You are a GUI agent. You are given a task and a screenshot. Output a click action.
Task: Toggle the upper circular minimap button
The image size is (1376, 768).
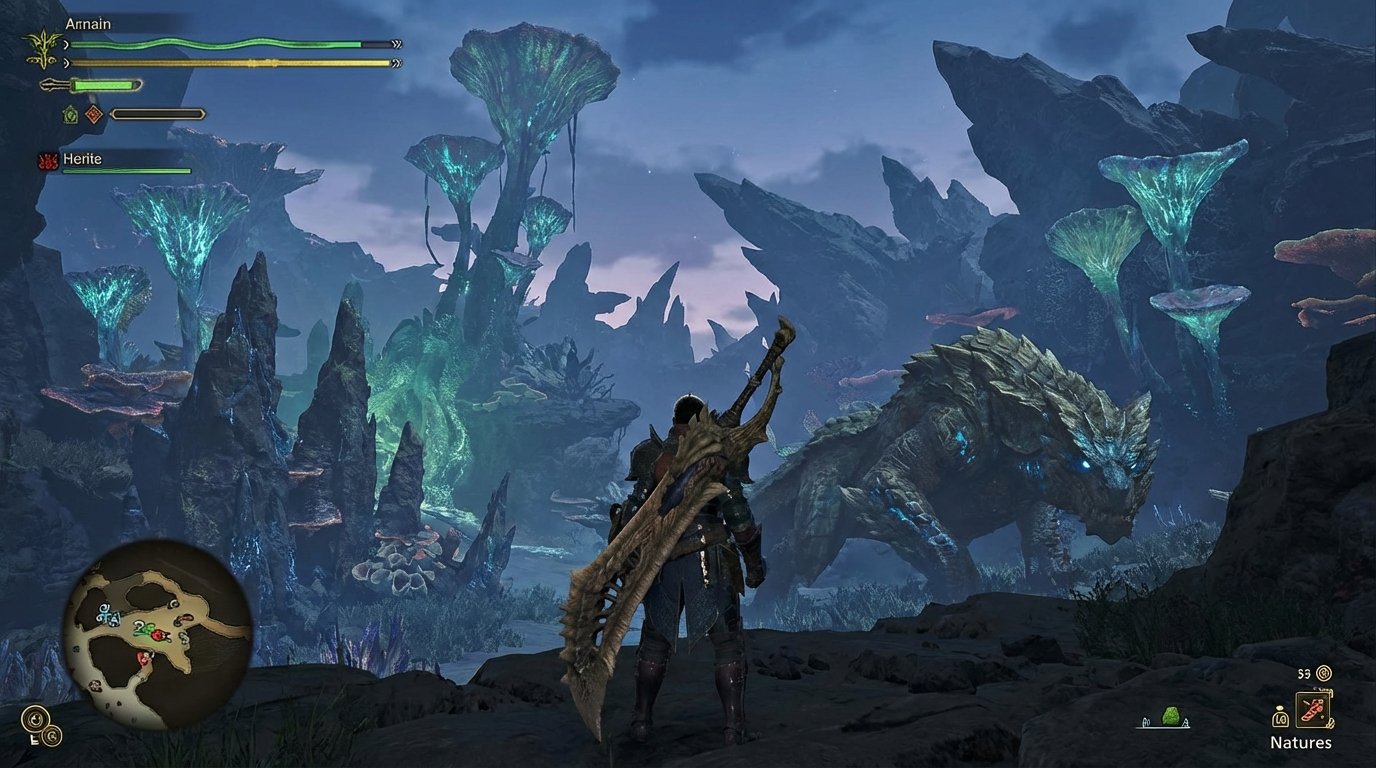36,718
